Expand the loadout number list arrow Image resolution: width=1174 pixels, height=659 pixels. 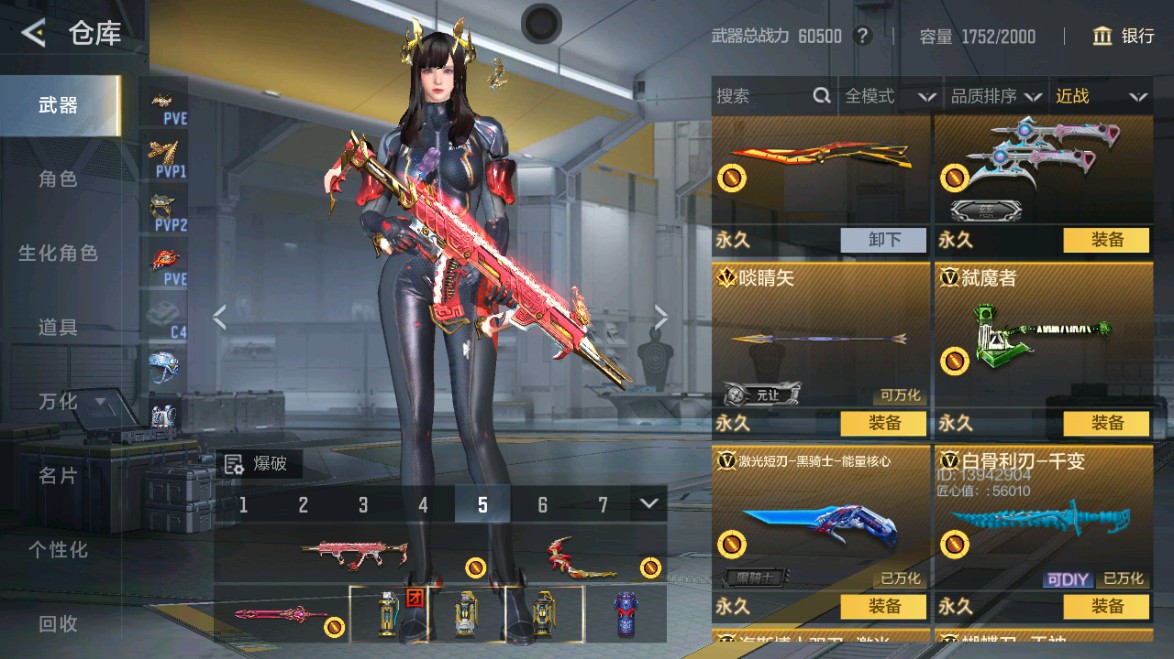click(649, 504)
